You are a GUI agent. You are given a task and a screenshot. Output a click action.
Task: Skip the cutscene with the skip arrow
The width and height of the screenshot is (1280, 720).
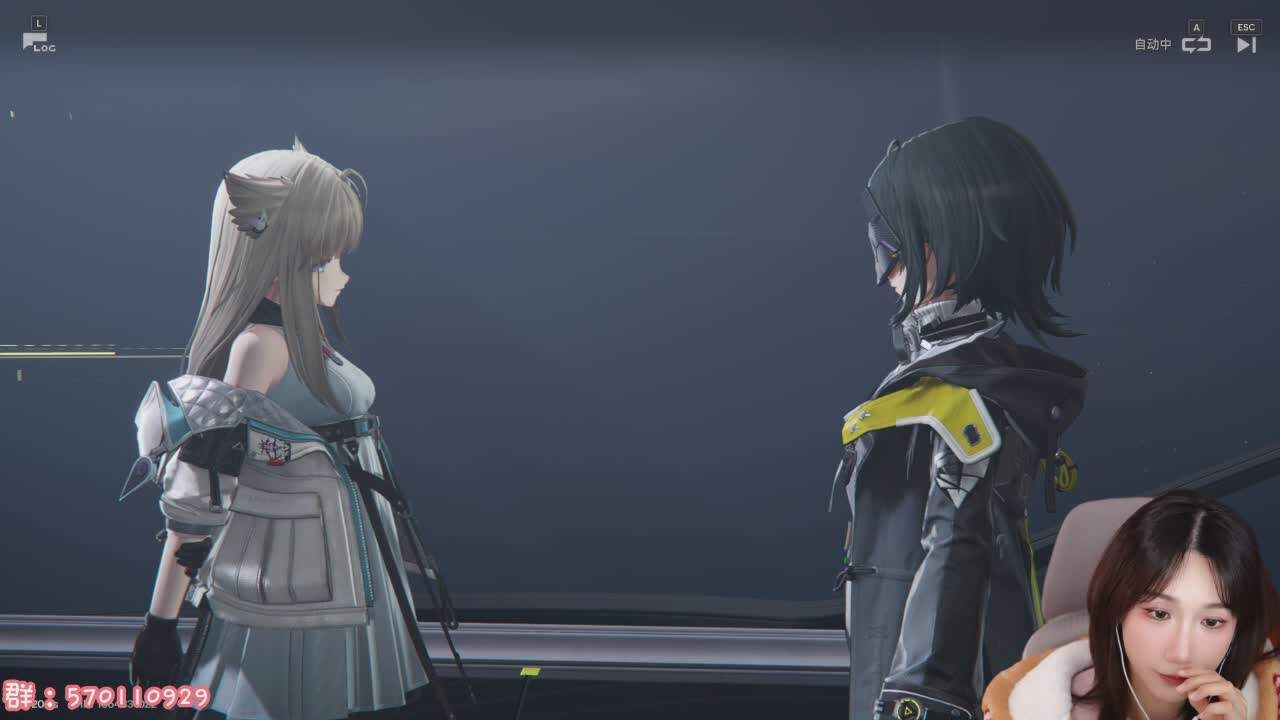[x=1246, y=44]
